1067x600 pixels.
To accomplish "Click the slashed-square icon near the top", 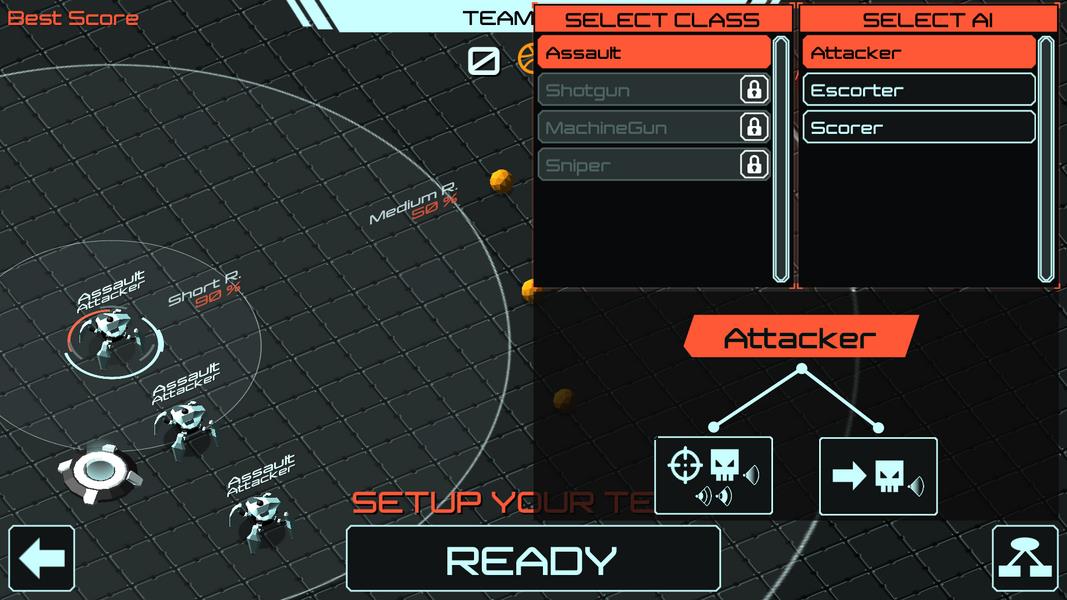I will 484,61.
